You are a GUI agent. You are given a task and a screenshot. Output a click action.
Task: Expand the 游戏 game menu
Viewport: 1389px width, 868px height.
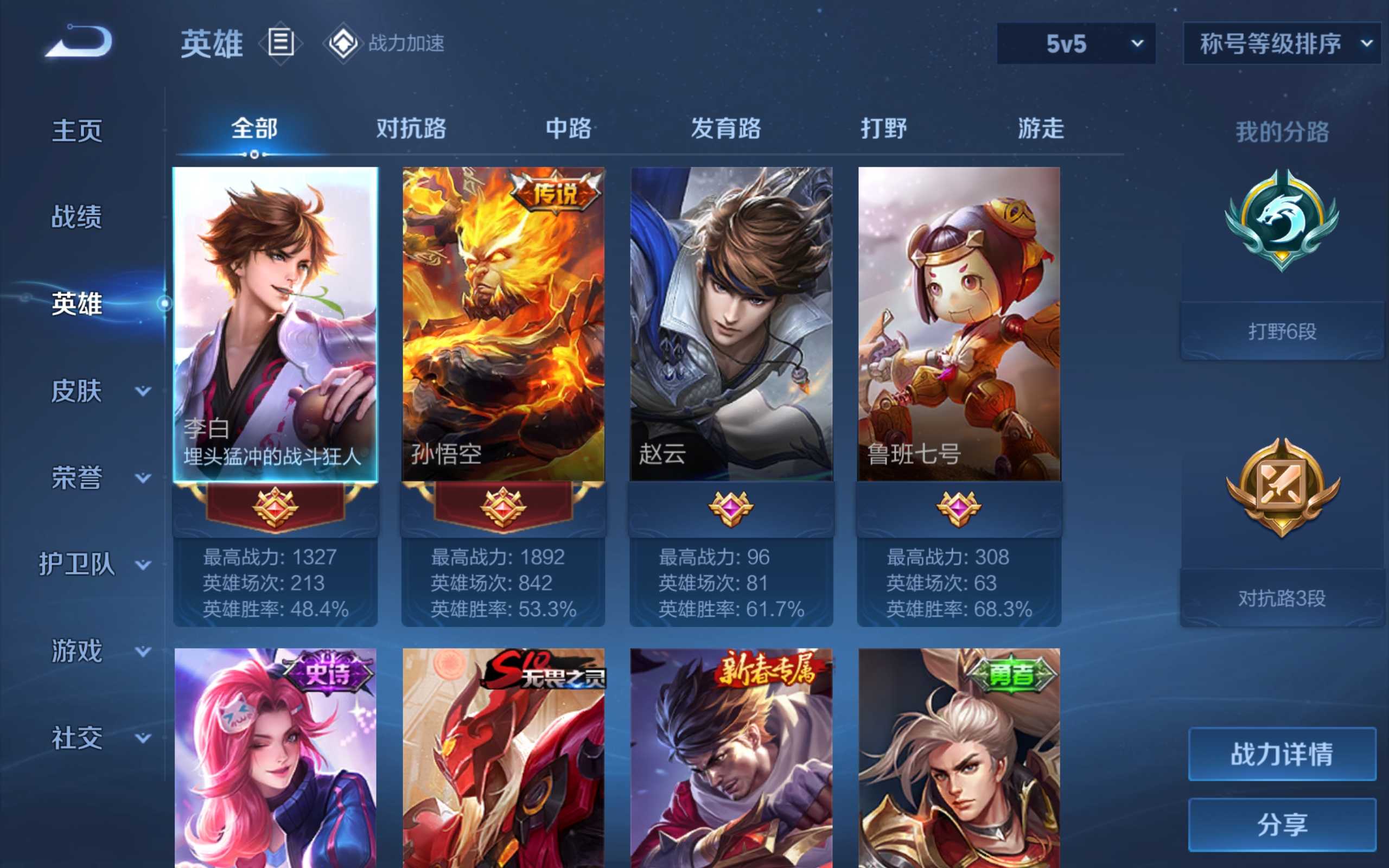(x=98, y=651)
